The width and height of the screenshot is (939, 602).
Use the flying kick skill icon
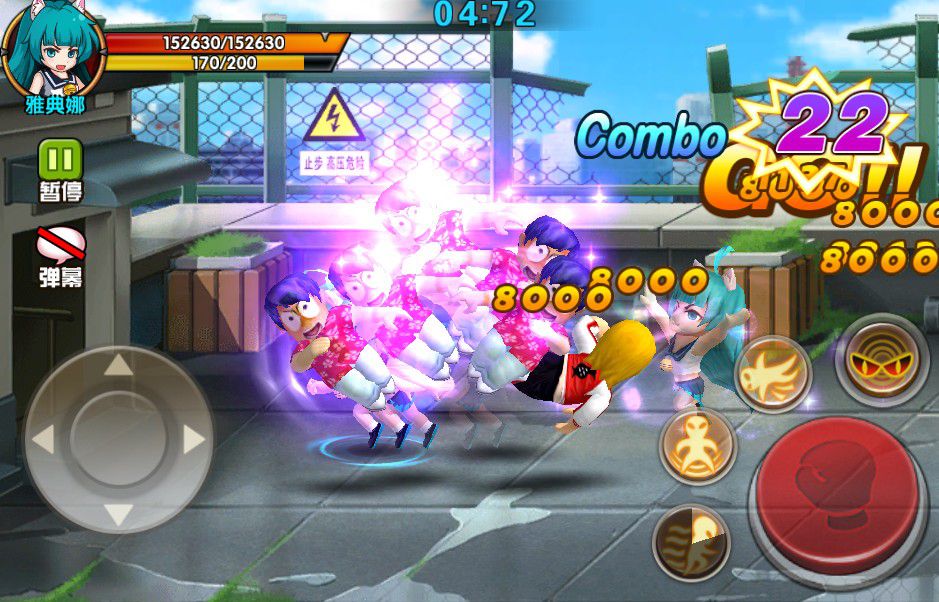pos(772,373)
